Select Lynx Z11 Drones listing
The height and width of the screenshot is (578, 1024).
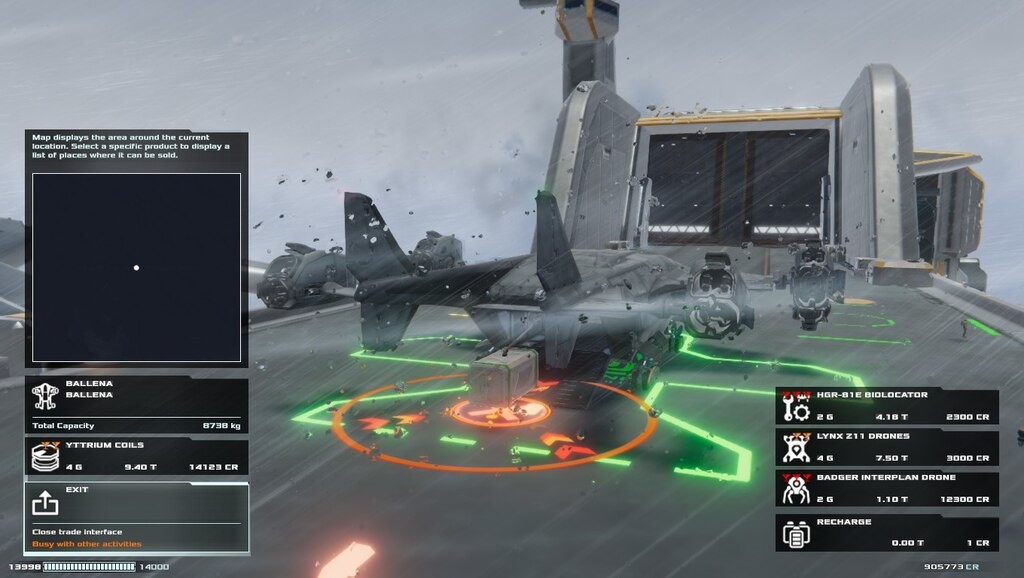tap(887, 447)
